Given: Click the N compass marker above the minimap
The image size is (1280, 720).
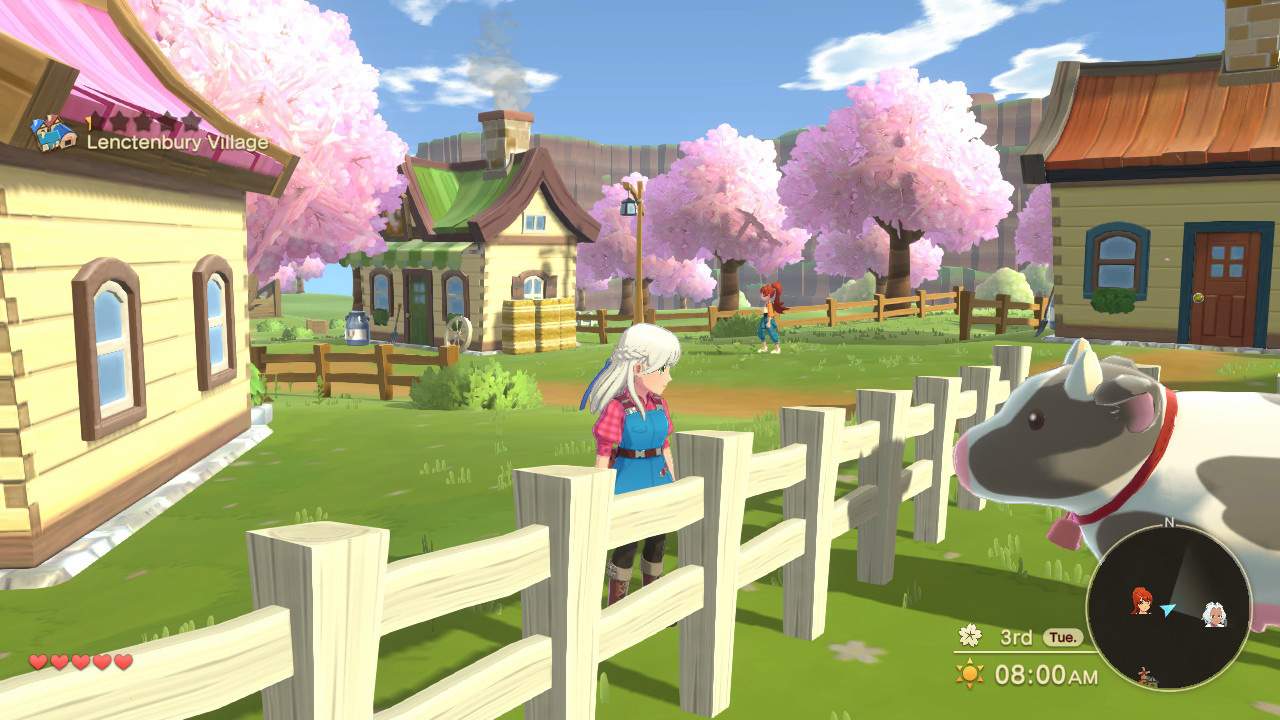Looking at the screenshot, I should (1169, 521).
